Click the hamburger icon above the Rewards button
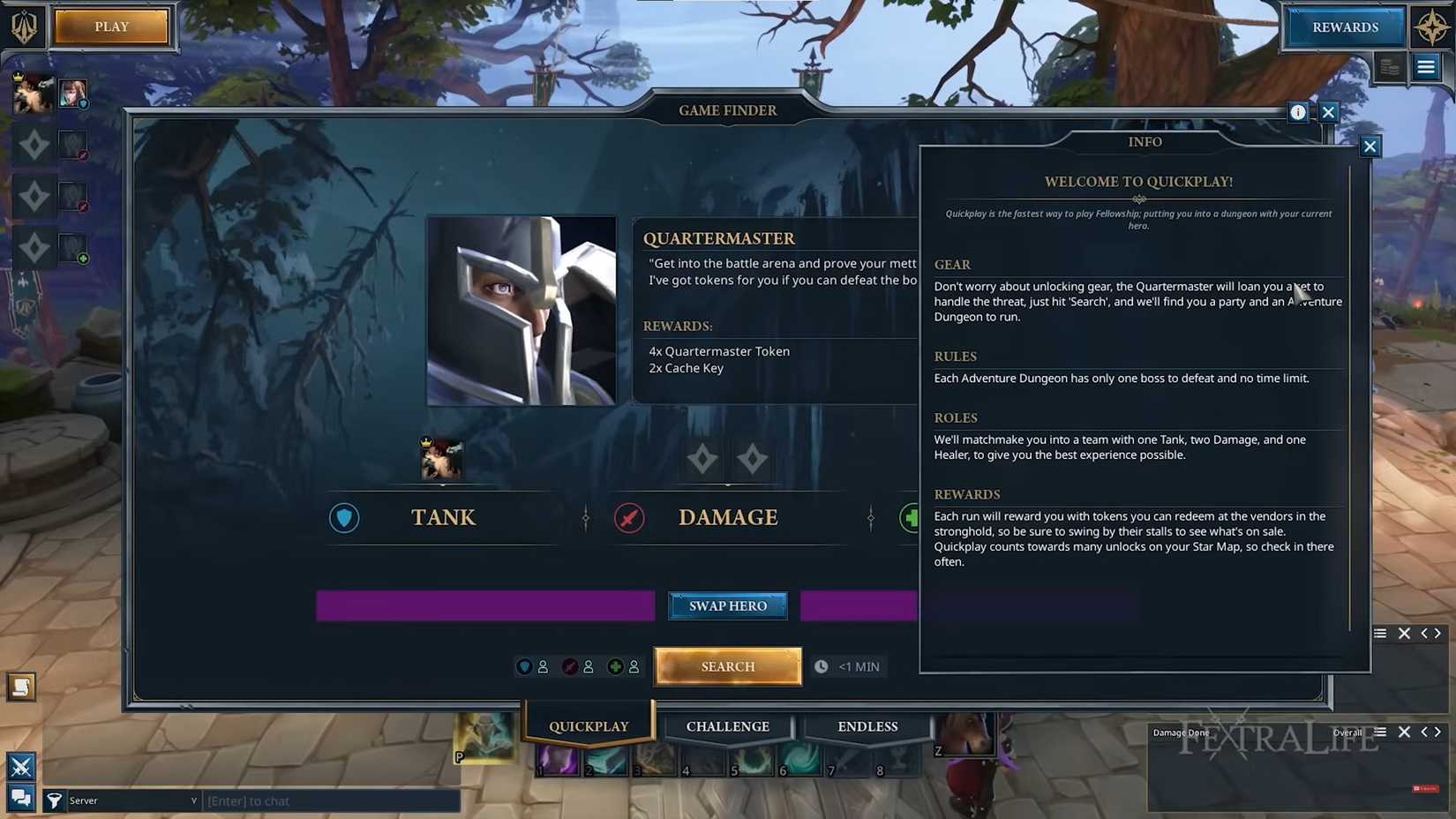 pos(1426,68)
